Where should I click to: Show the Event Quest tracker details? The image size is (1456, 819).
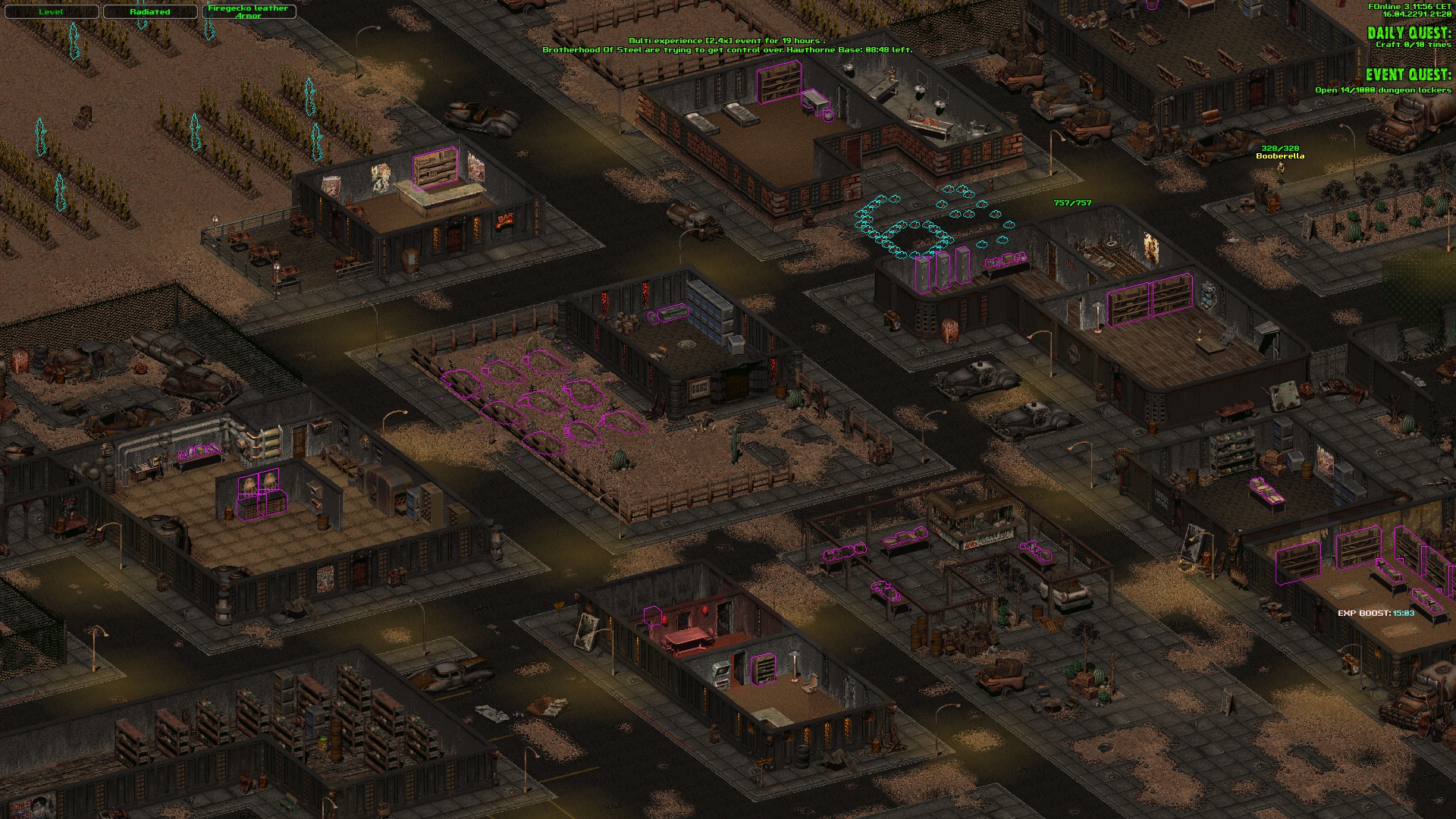(x=1408, y=75)
